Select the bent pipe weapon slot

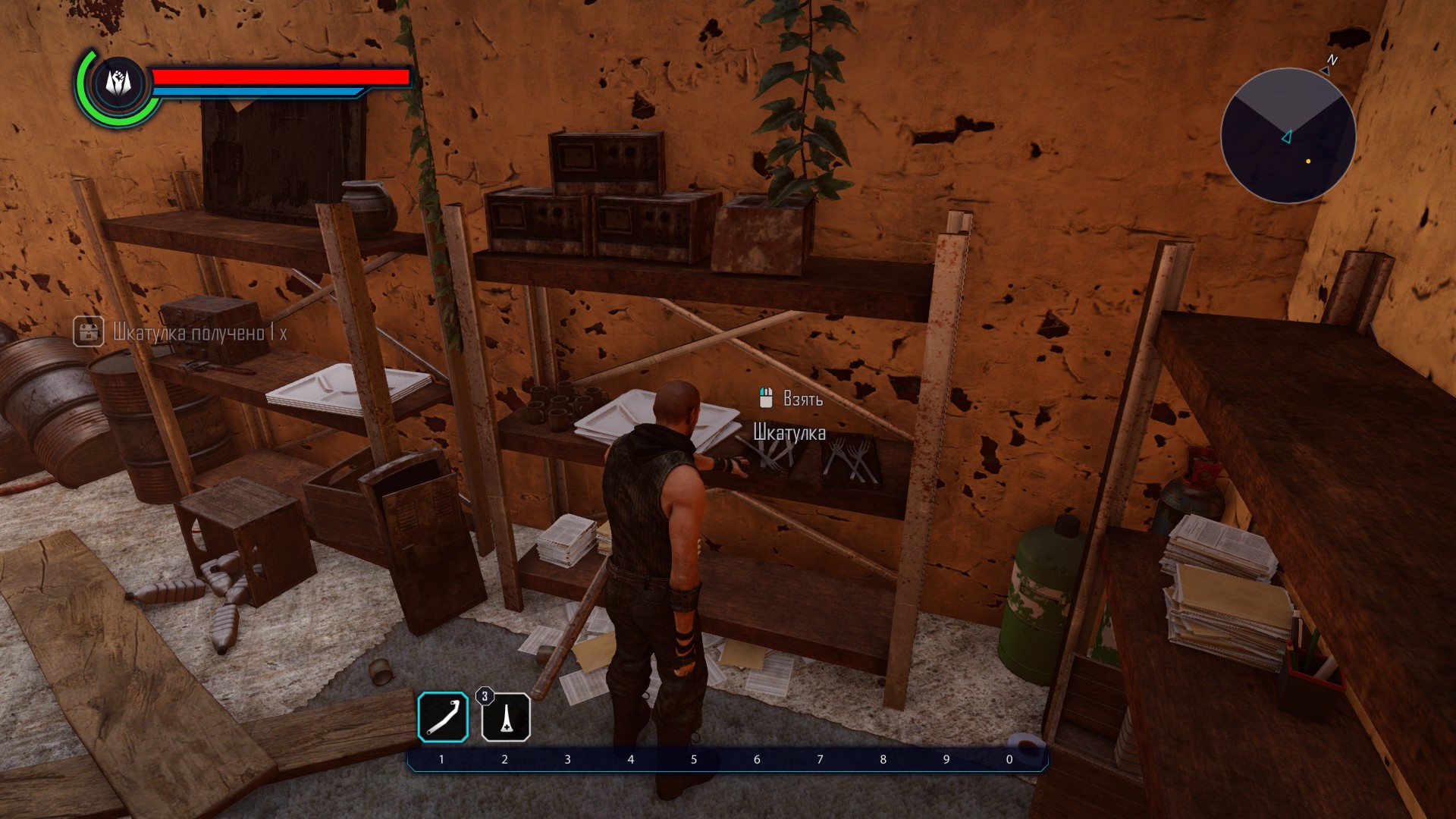pyautogui.click(x=443, y=717)
